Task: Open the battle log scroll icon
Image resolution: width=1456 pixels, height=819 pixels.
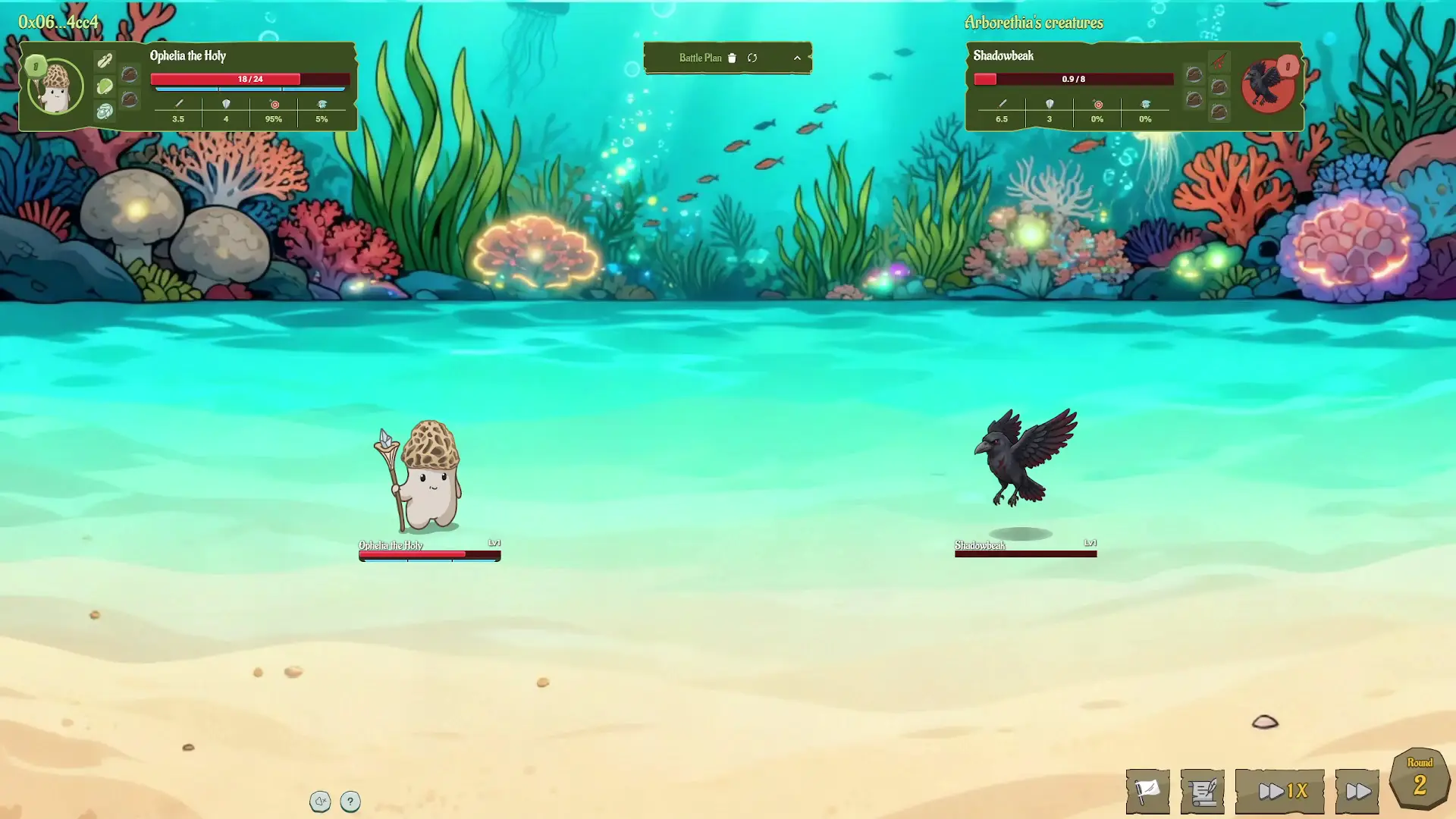Action: 1203,791
